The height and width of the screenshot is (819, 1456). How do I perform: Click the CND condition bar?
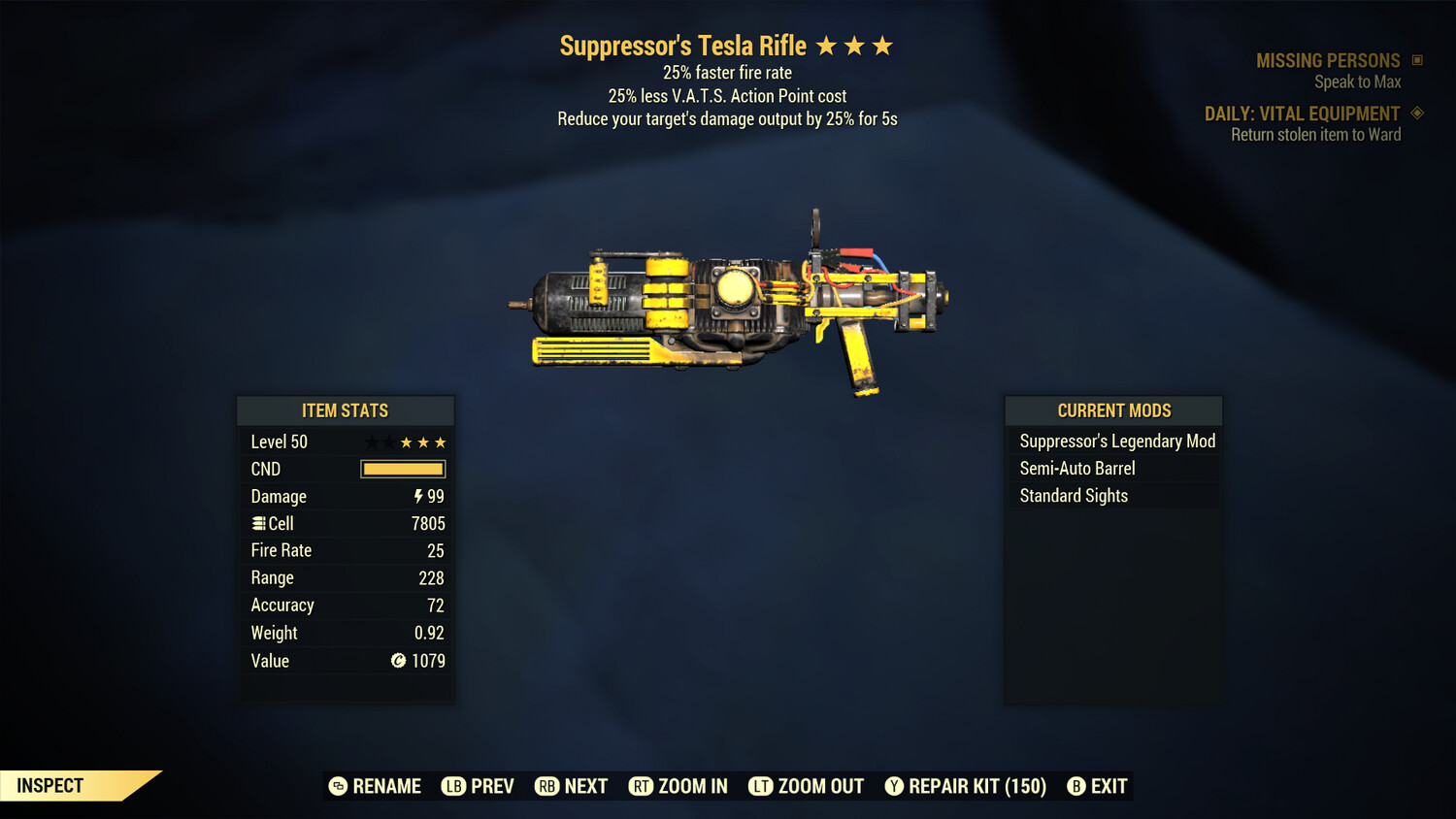(x=402, y=469)
